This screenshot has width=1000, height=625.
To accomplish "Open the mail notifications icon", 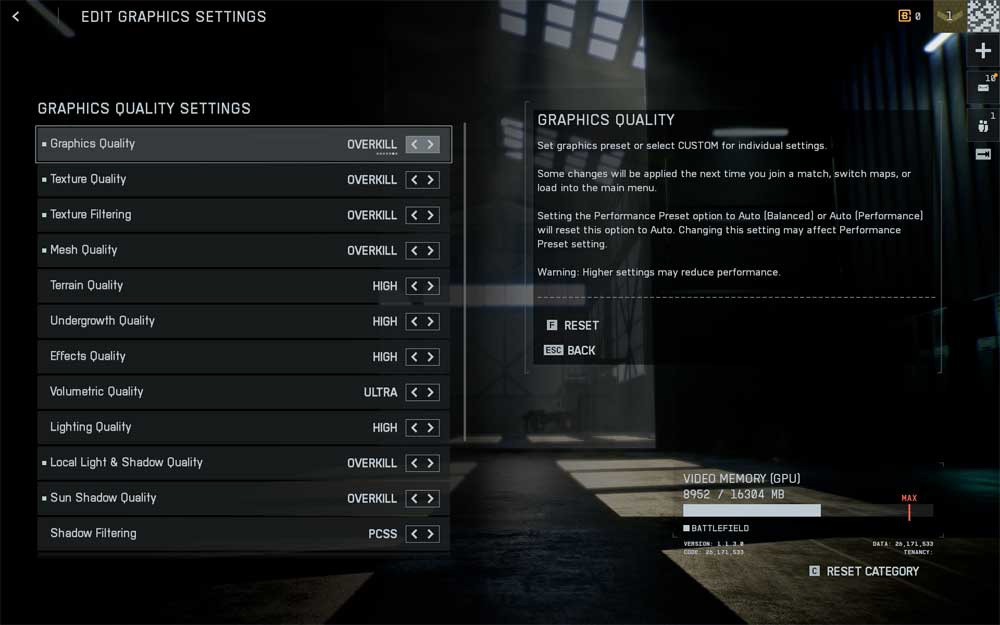I will pos(983,88).
